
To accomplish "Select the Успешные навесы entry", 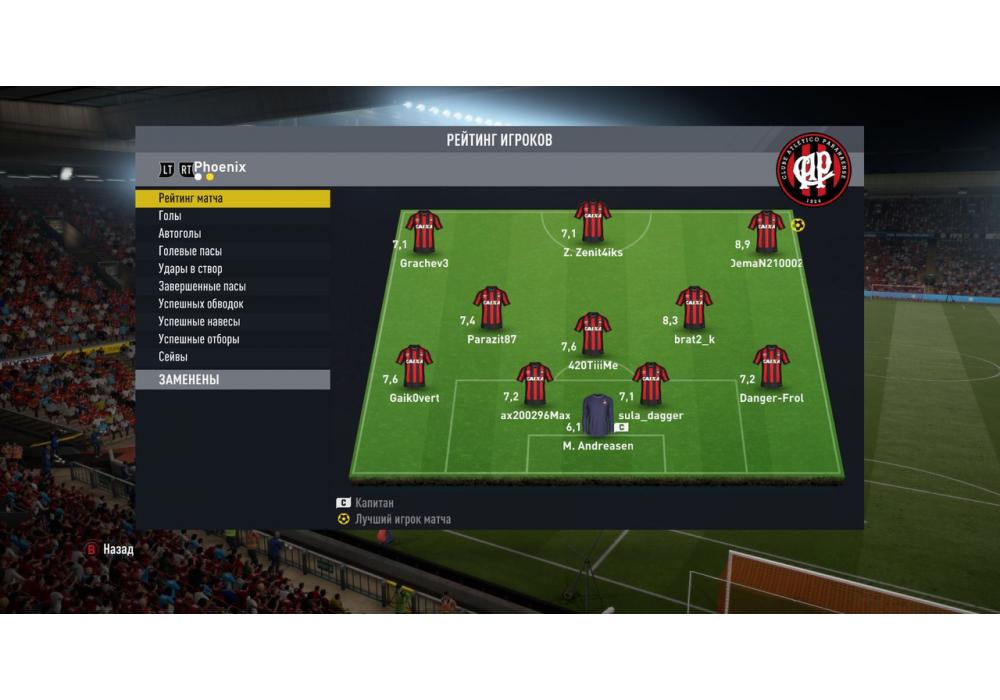I will (x=232, y=322).
